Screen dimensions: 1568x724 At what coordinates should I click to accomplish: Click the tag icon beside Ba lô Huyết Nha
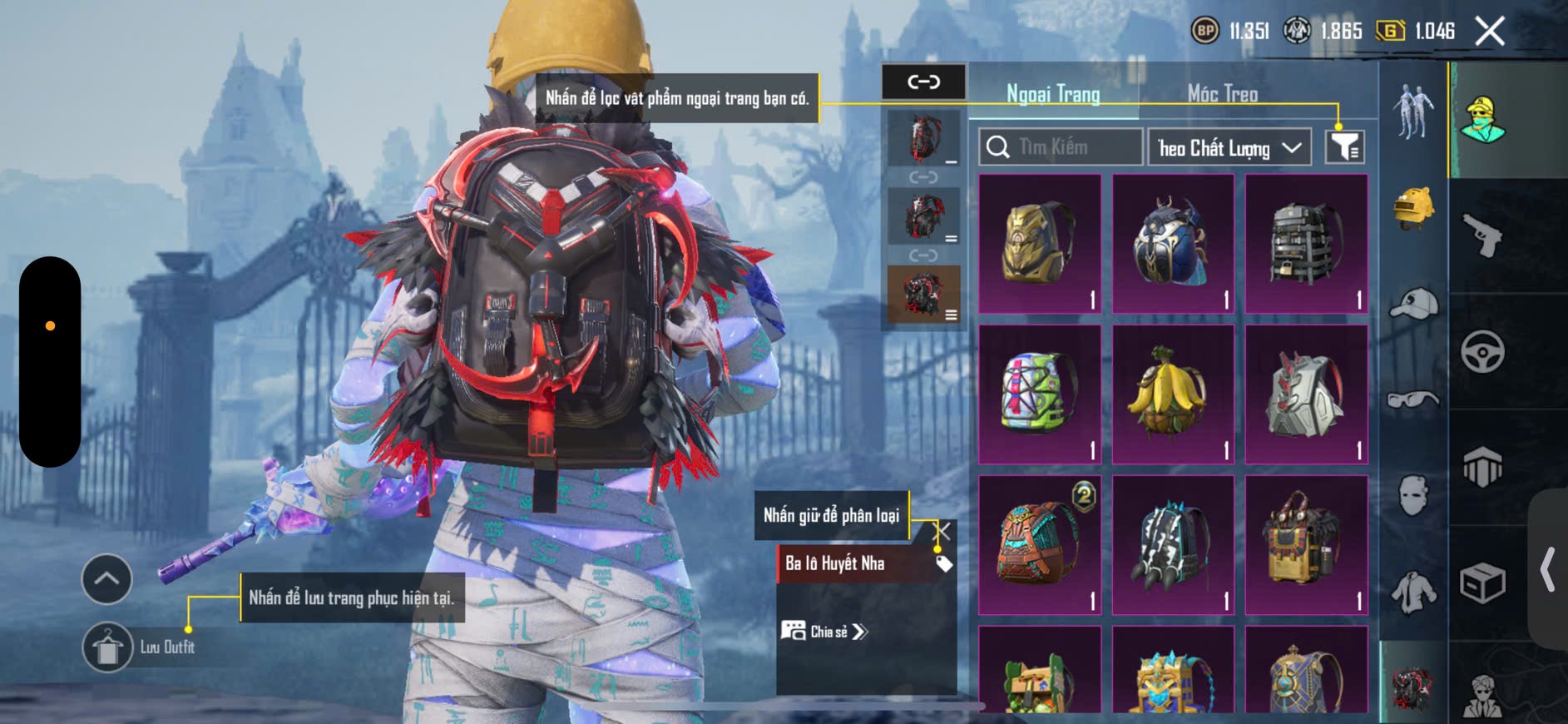tap(943, 564)
